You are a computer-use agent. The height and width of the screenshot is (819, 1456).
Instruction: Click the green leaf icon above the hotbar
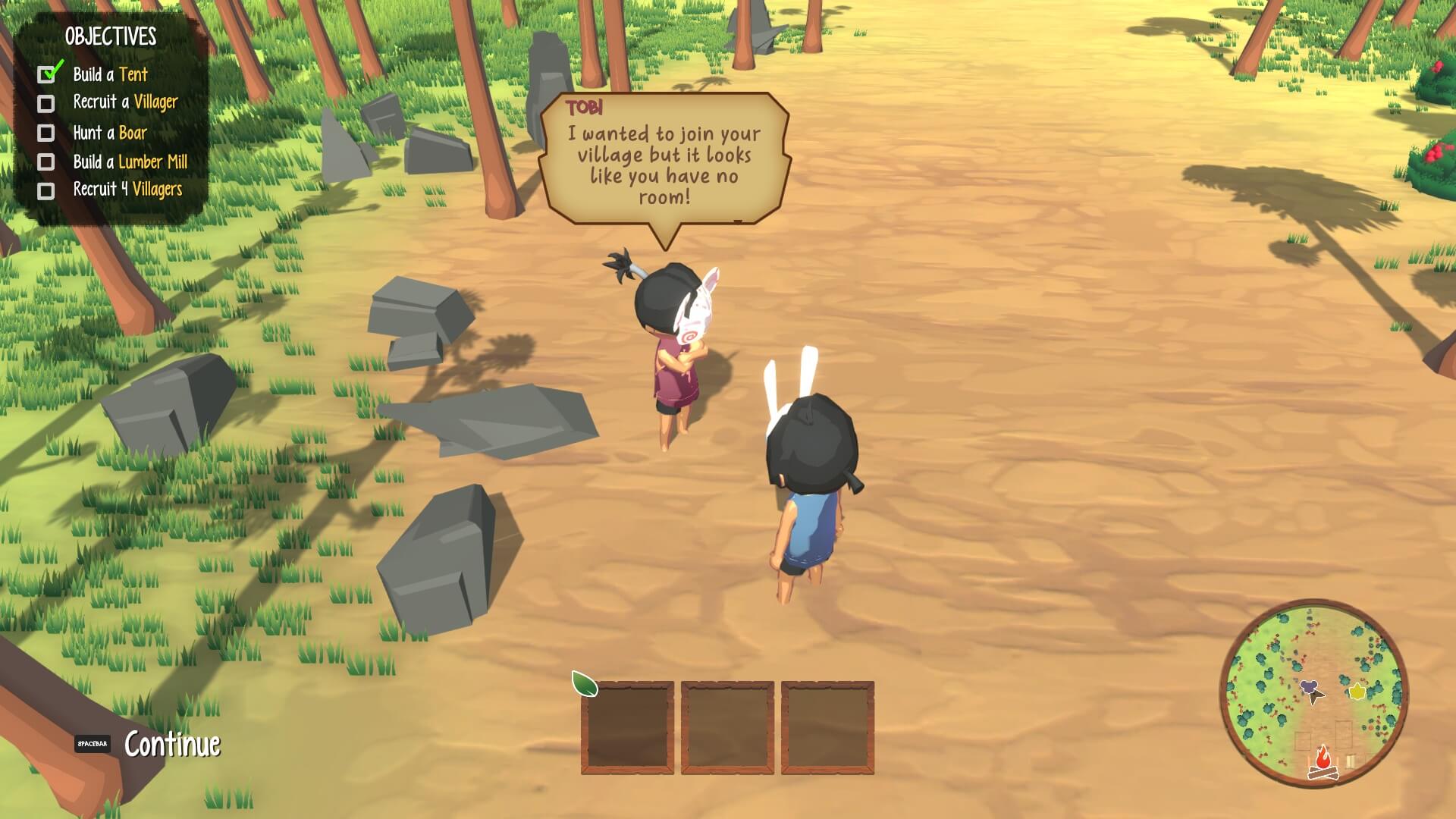click(584, 683)
